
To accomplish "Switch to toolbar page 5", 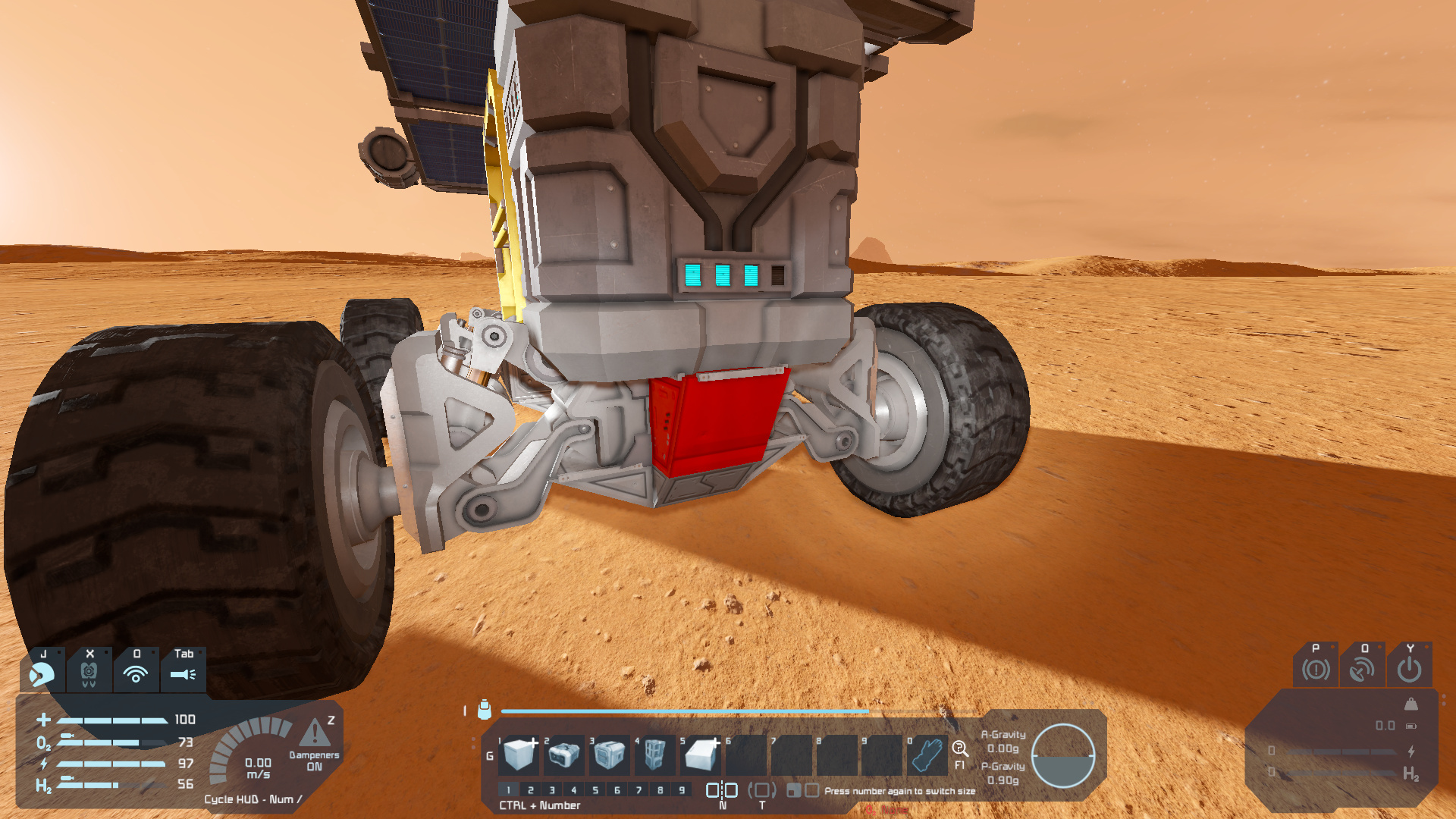I will pyautogui.click(x=595, y=790).
